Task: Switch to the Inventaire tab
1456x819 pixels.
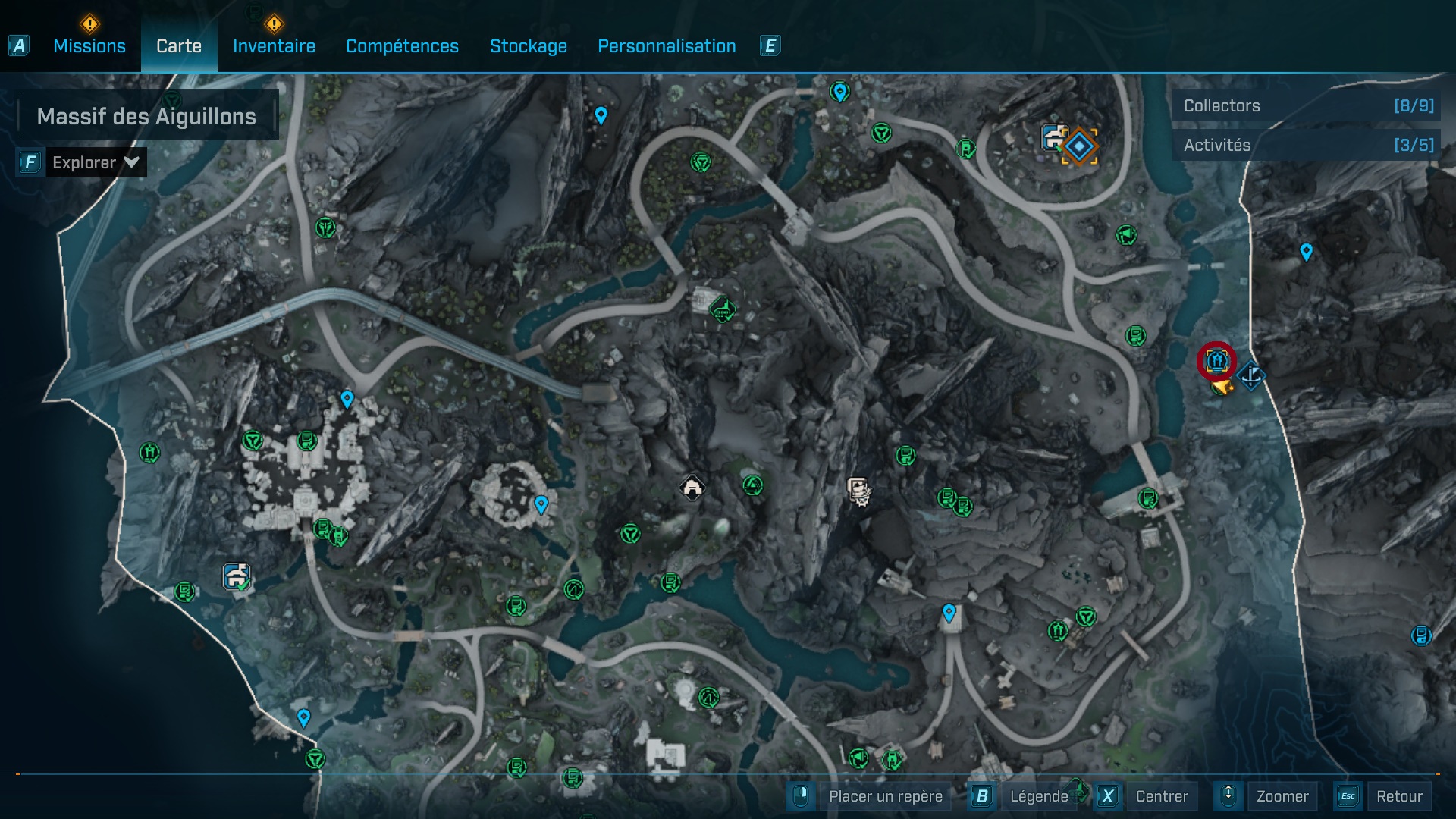Action: point(273,45)
